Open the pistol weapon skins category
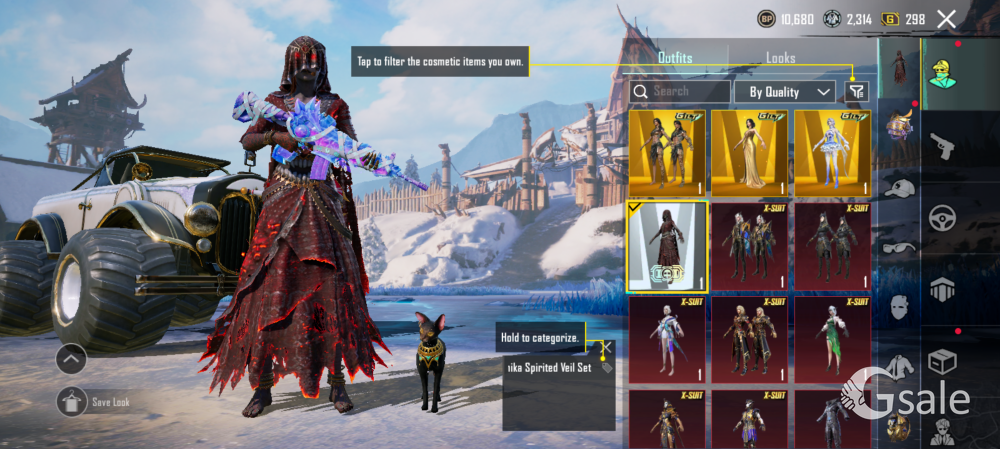 point(943,146)
